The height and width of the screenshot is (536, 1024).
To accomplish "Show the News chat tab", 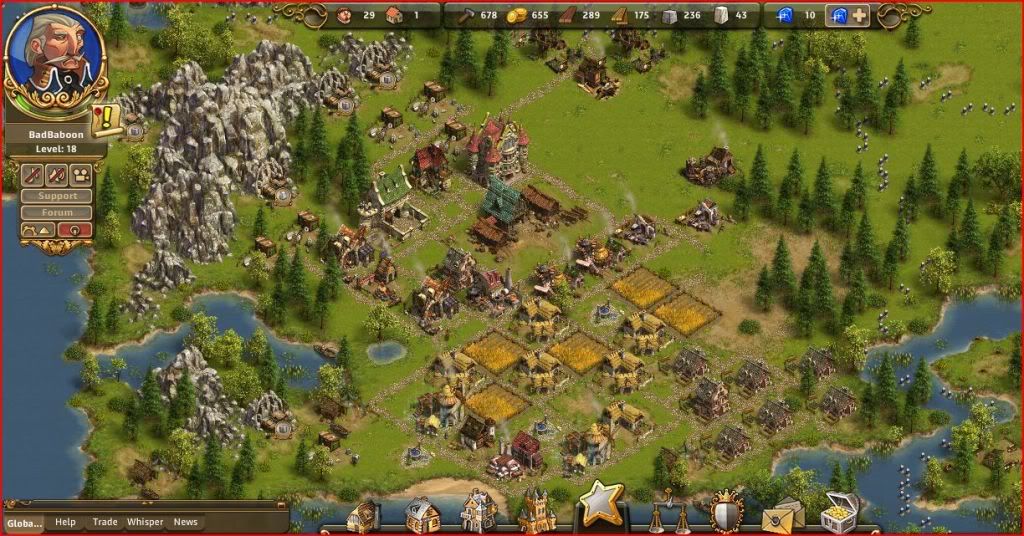I will pyautogui.click(x=186, y=522).
